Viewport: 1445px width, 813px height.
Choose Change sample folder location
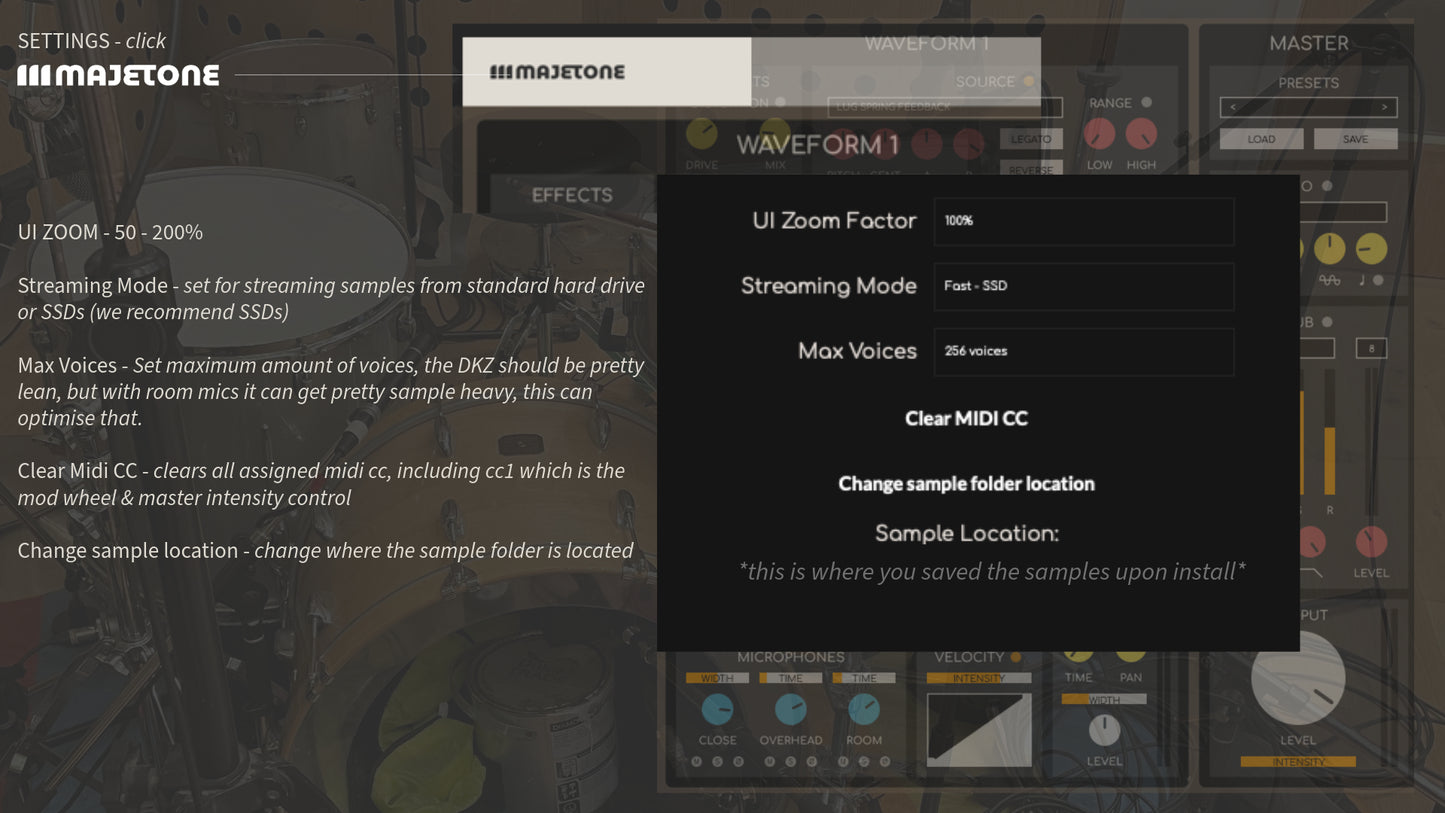(x=966, y=484)
